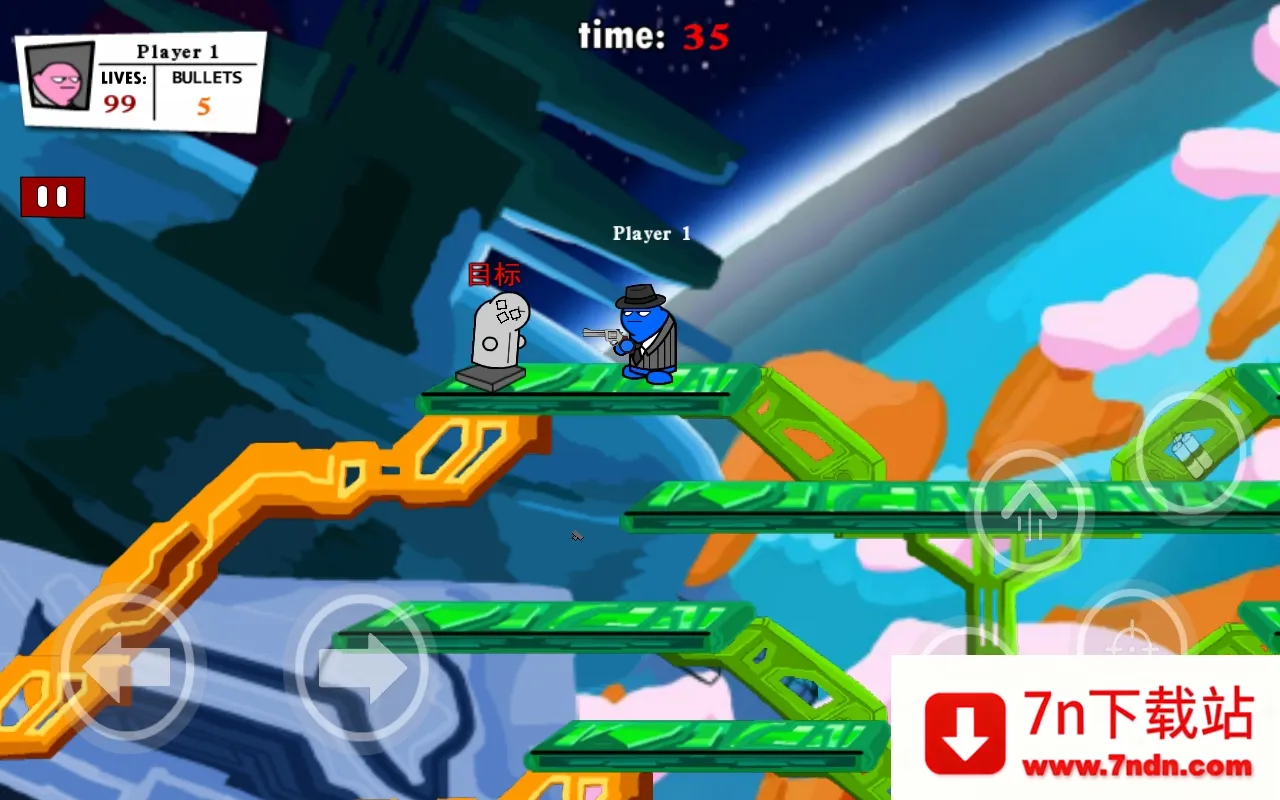Image resolution: width=1280 pixels, height=800 pixels.
Task: Tap the 目标 red label above the statue
Action: click(x=496, y=272)
